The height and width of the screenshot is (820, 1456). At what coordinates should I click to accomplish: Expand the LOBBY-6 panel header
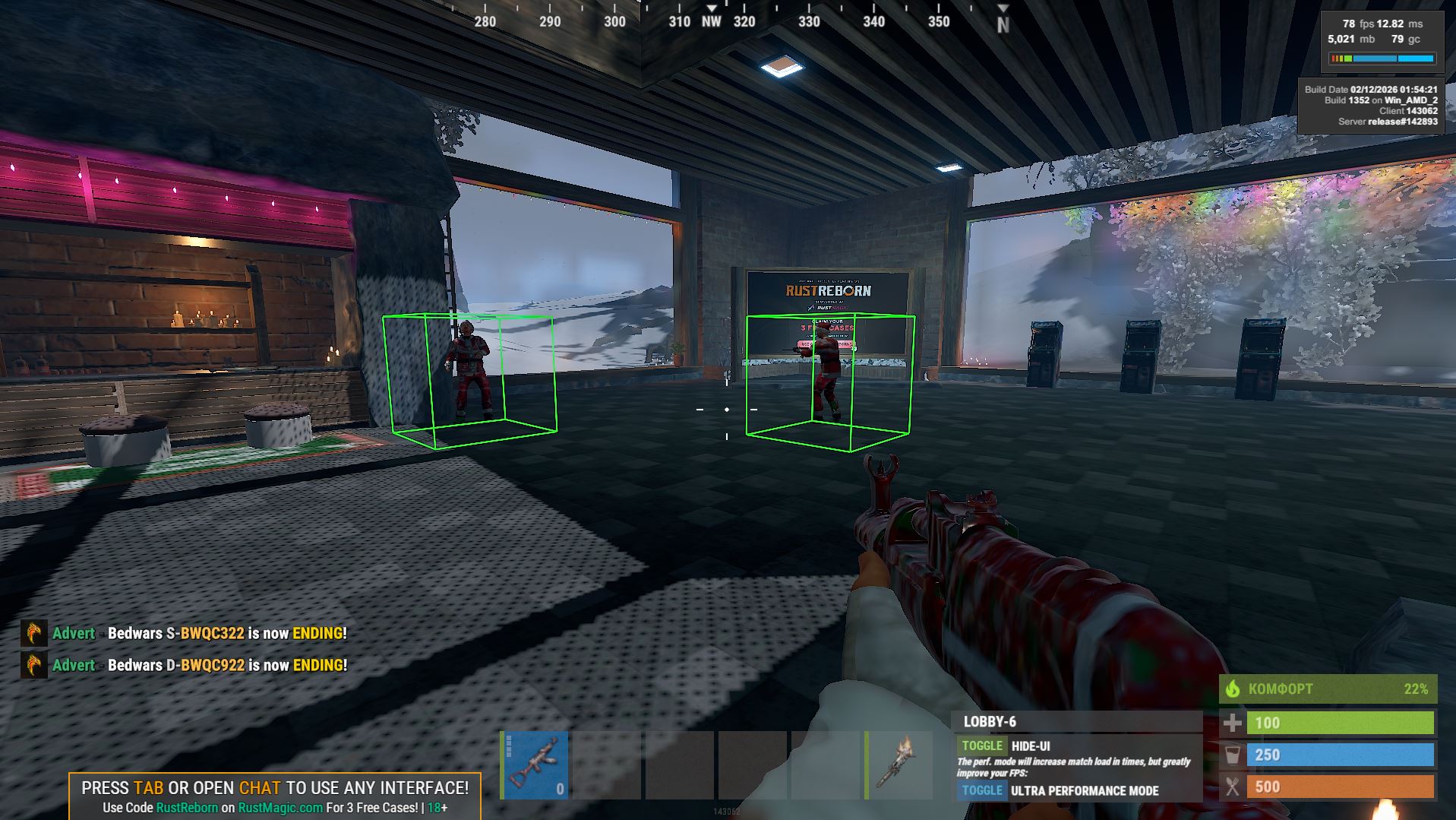[990, 722]
